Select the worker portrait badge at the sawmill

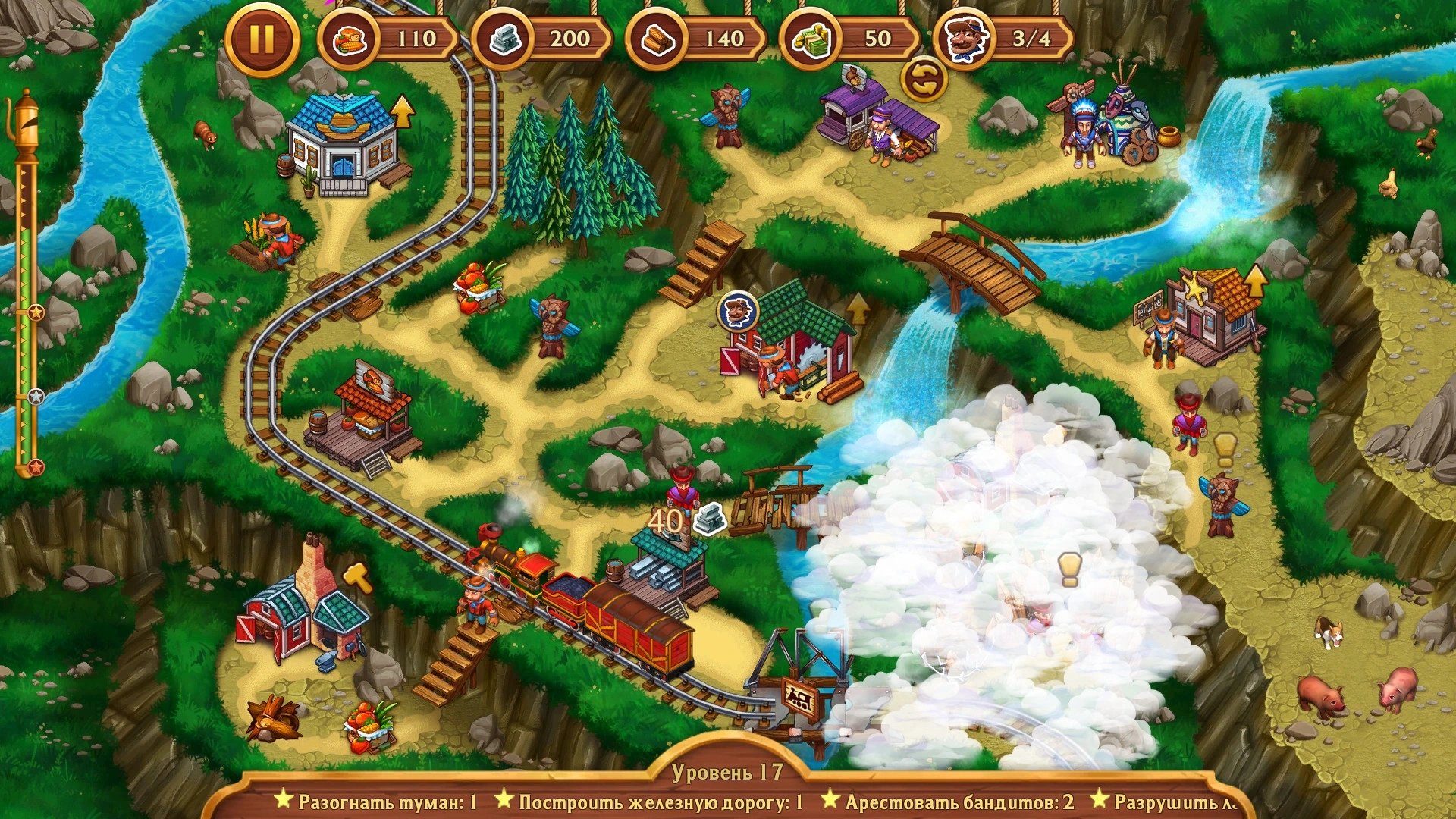coord(738,311)
